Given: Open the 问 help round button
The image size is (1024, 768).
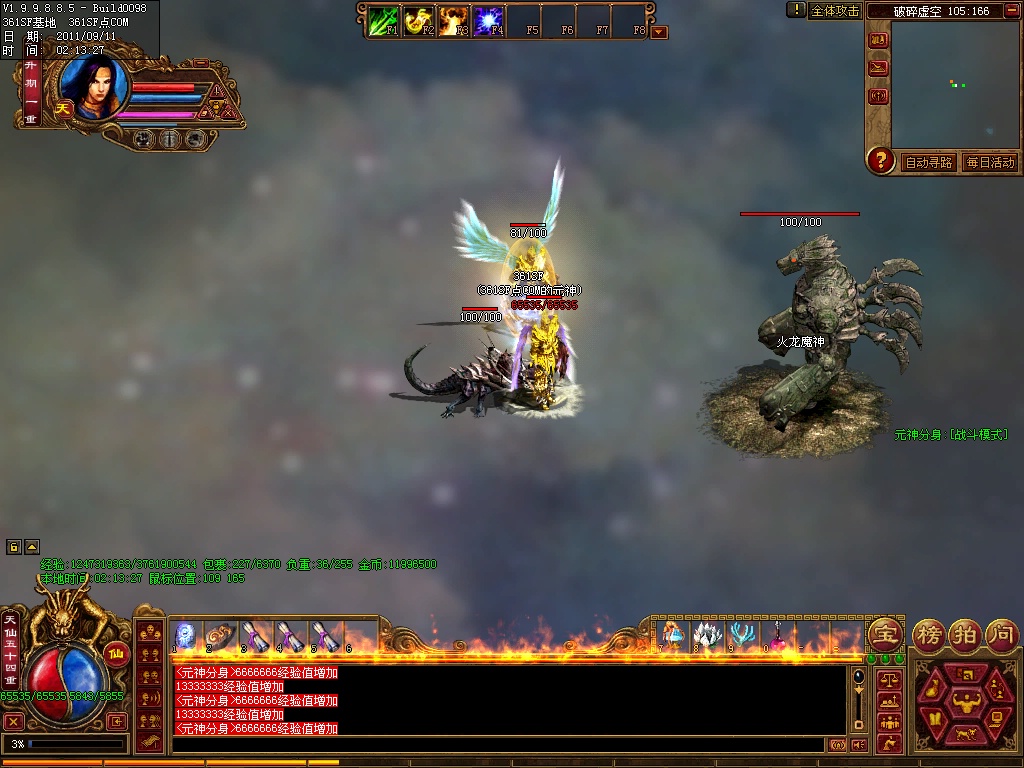Looking at the screenshot, I should [1002, 634].
